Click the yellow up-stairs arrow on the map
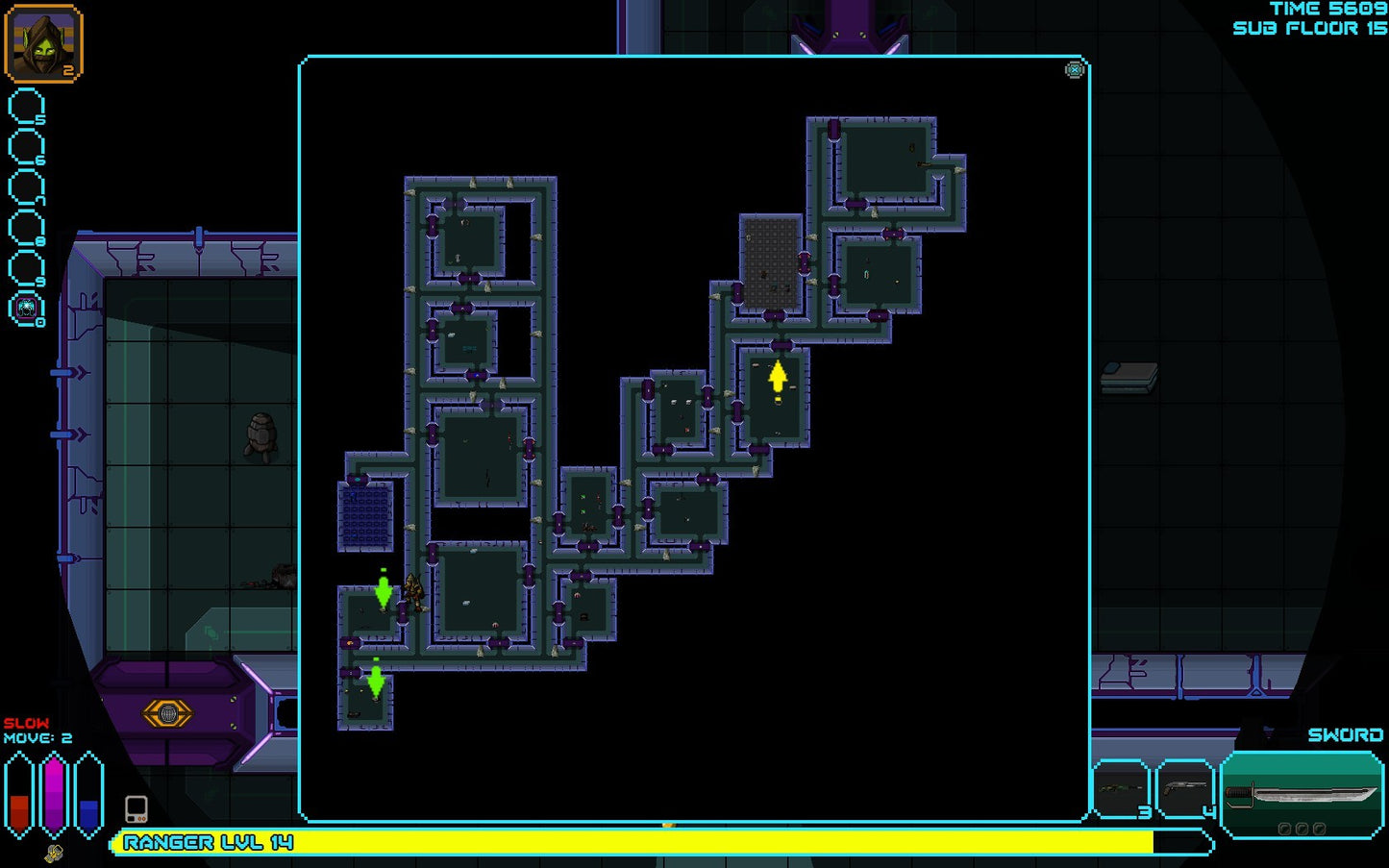This screenshot has height=868, width=1389. coord(778,377)
